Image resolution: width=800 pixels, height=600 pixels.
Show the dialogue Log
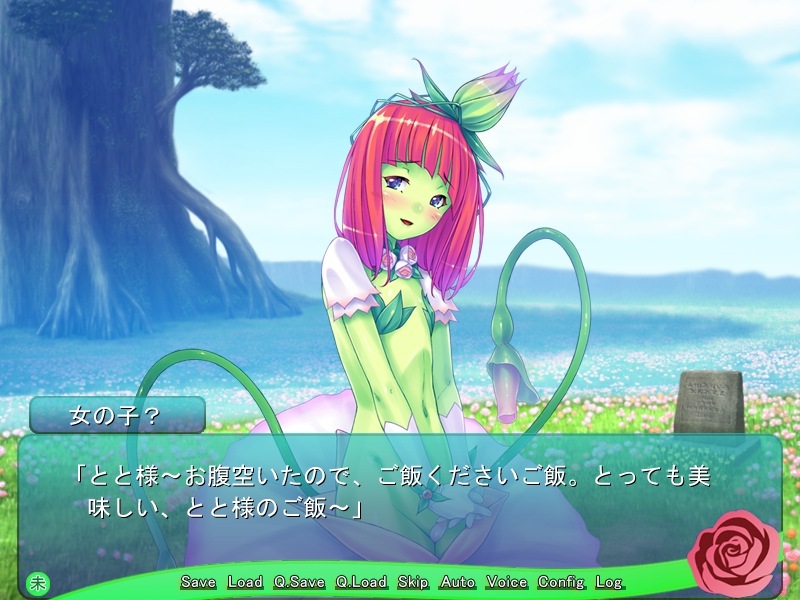608,582
